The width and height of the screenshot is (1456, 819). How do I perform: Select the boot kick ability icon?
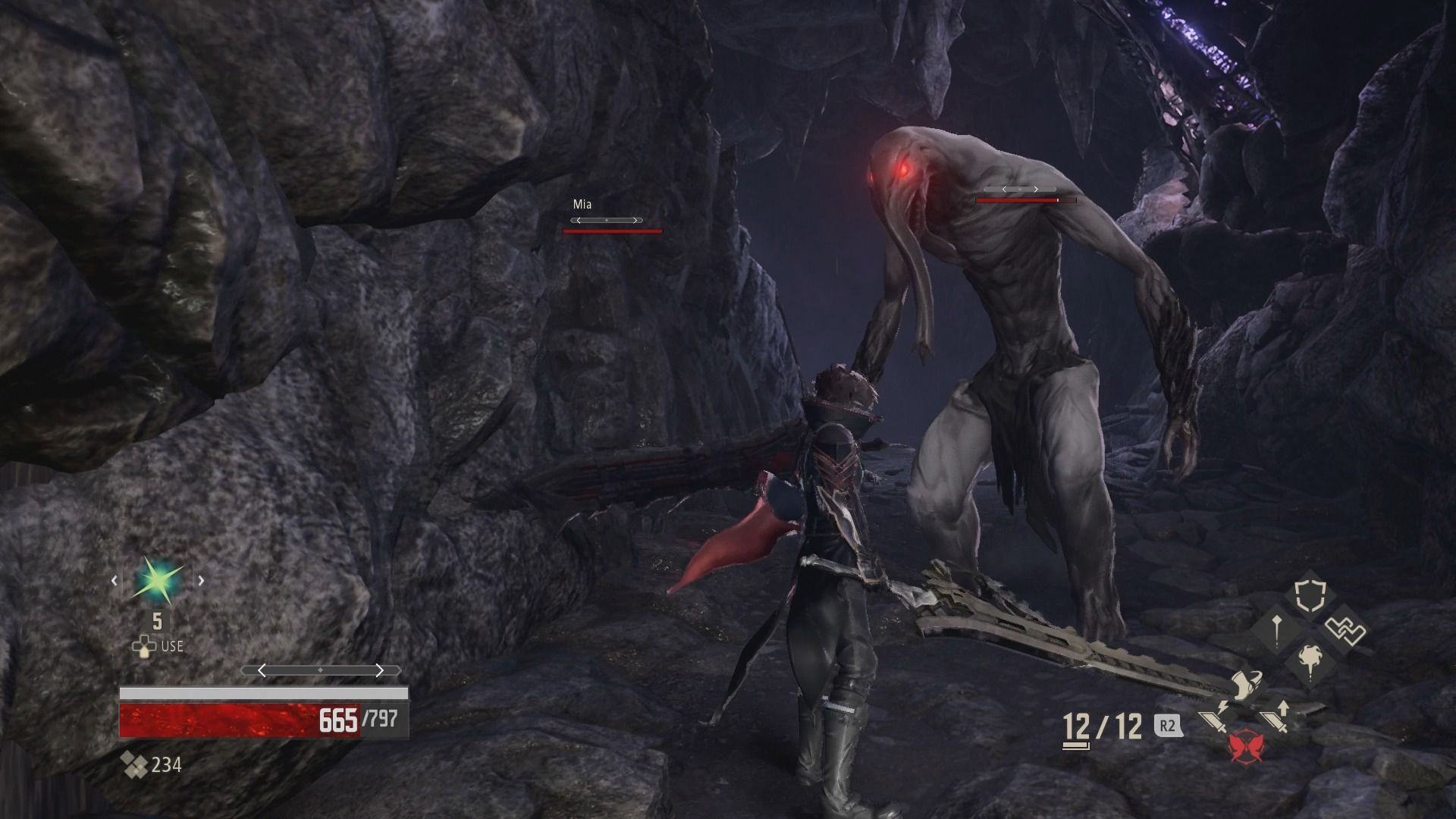[1244, 685]
